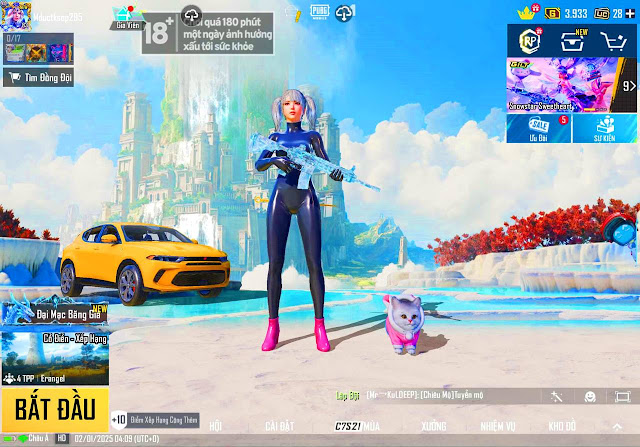
Task: Open the Kho Đồ inventory tab
Action: (x=562, y=425)
